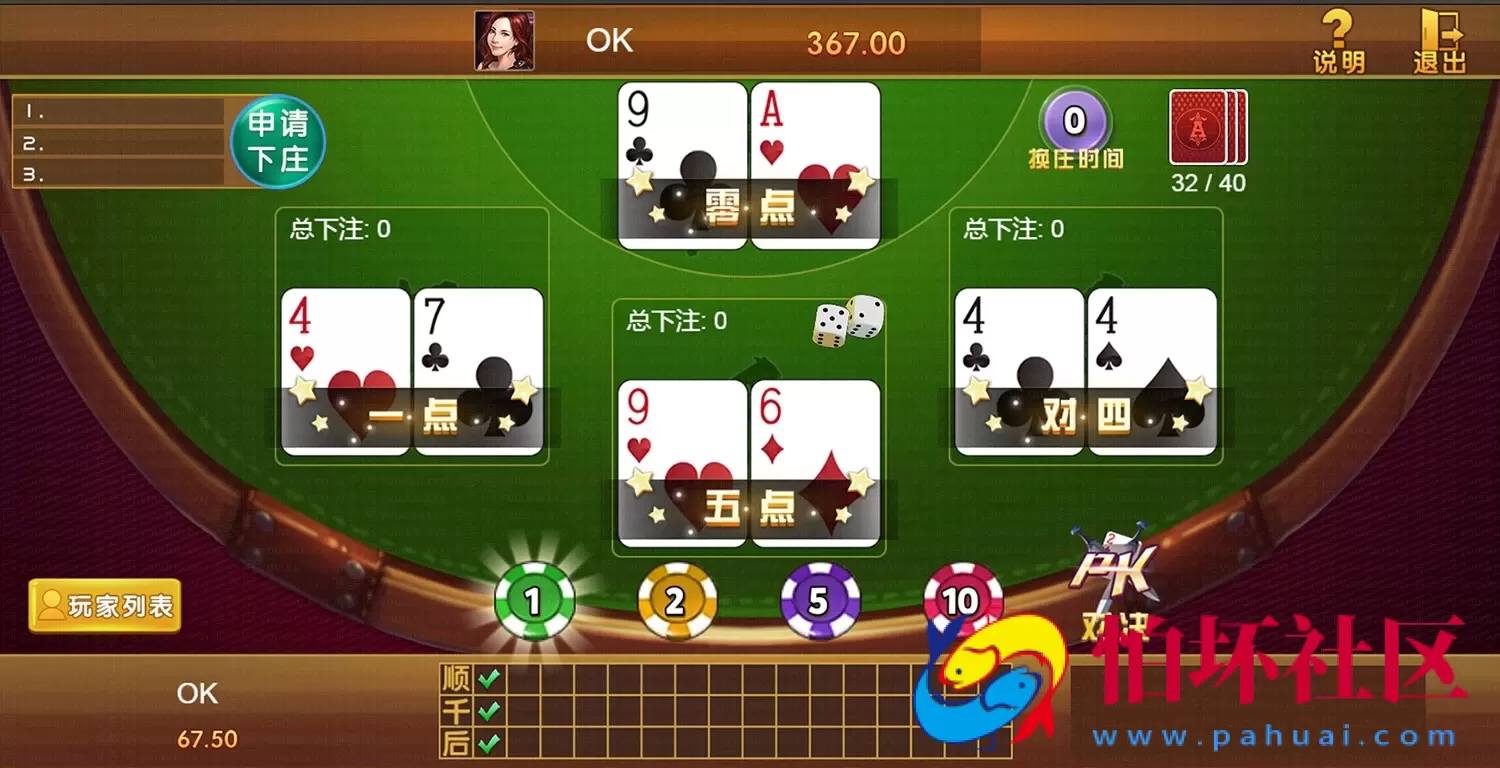1500x768 pixels.
Task: Click the player avatar portrait at top
Action: click(x=502, y=40)
